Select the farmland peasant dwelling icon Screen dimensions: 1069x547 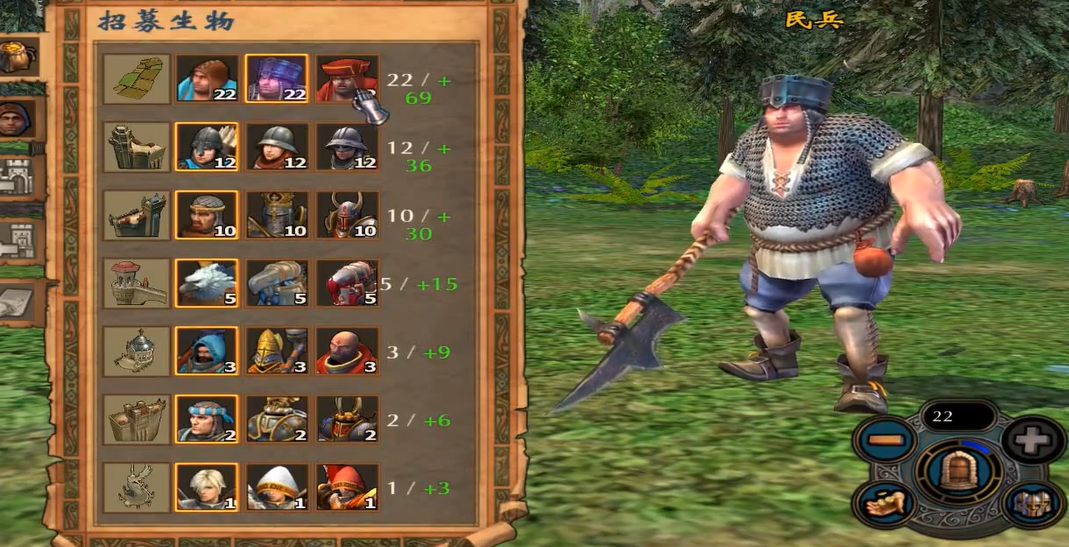tap(137, 79)
